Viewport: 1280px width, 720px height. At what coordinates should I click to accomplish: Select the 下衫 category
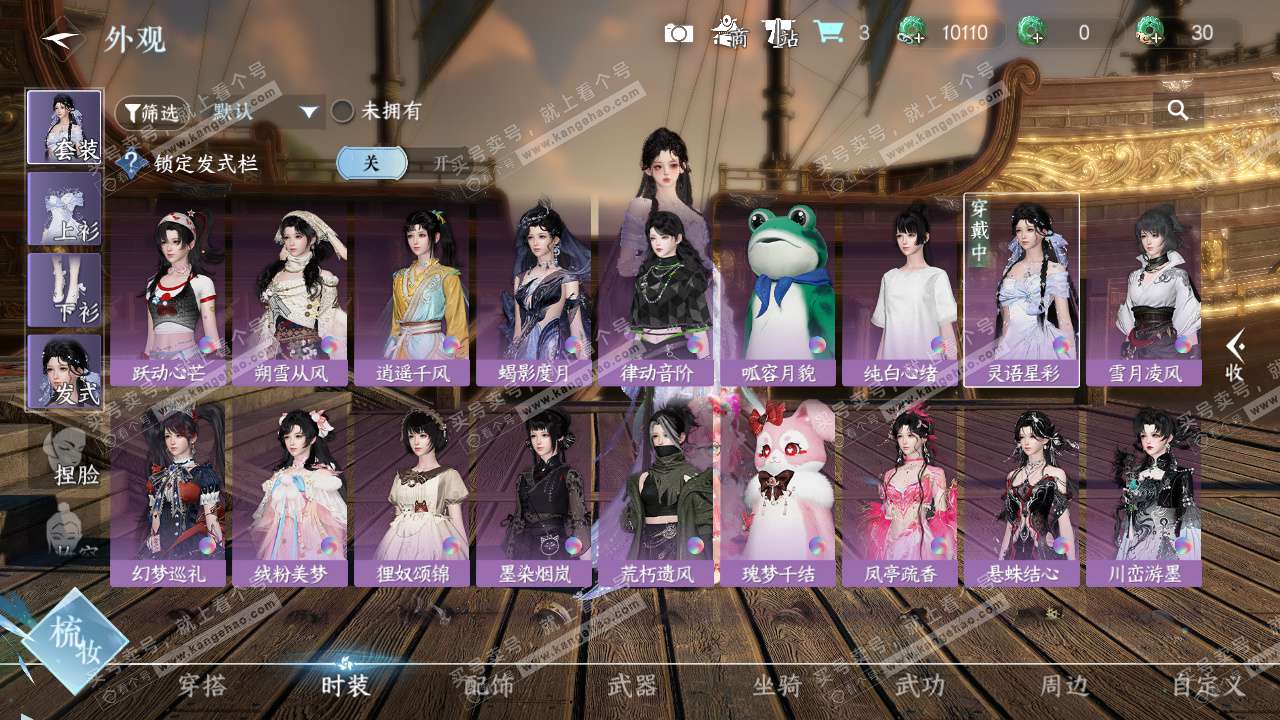[64, 290]
